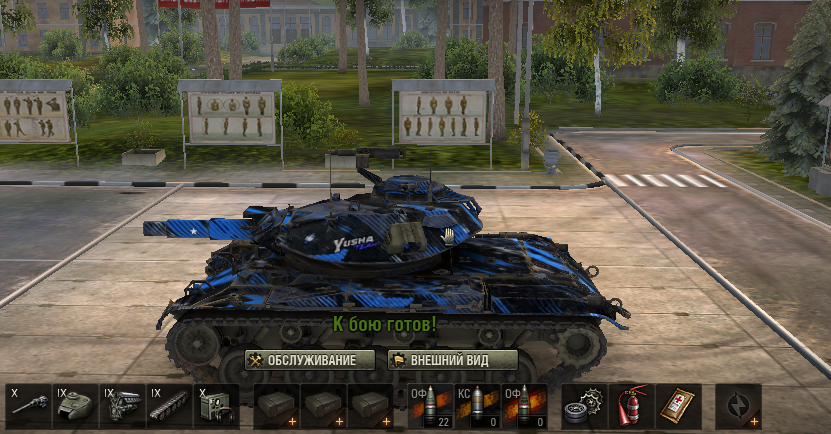Open the empty lightning bolt booster slot
The width and height of the screenshot is (831, 434).
pos(738,407)
